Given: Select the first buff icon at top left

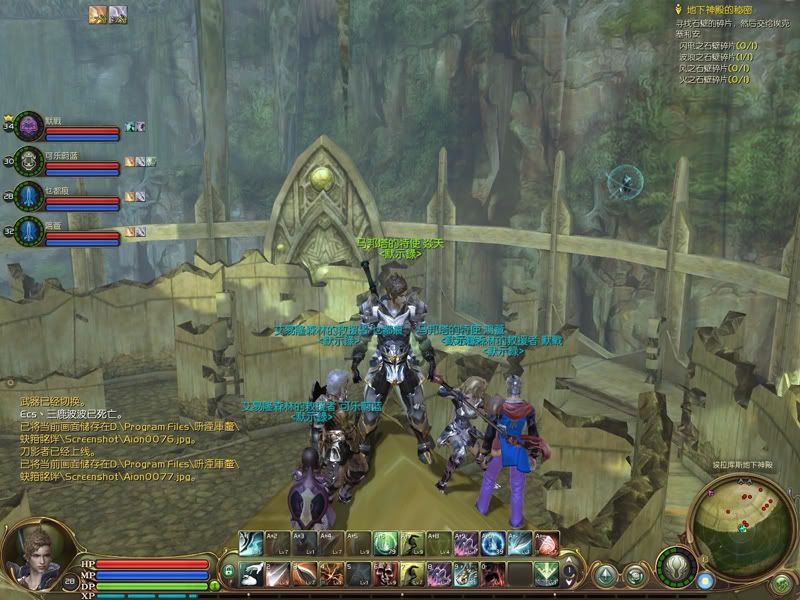Looking at the screenshot, I should pos(97,13).
